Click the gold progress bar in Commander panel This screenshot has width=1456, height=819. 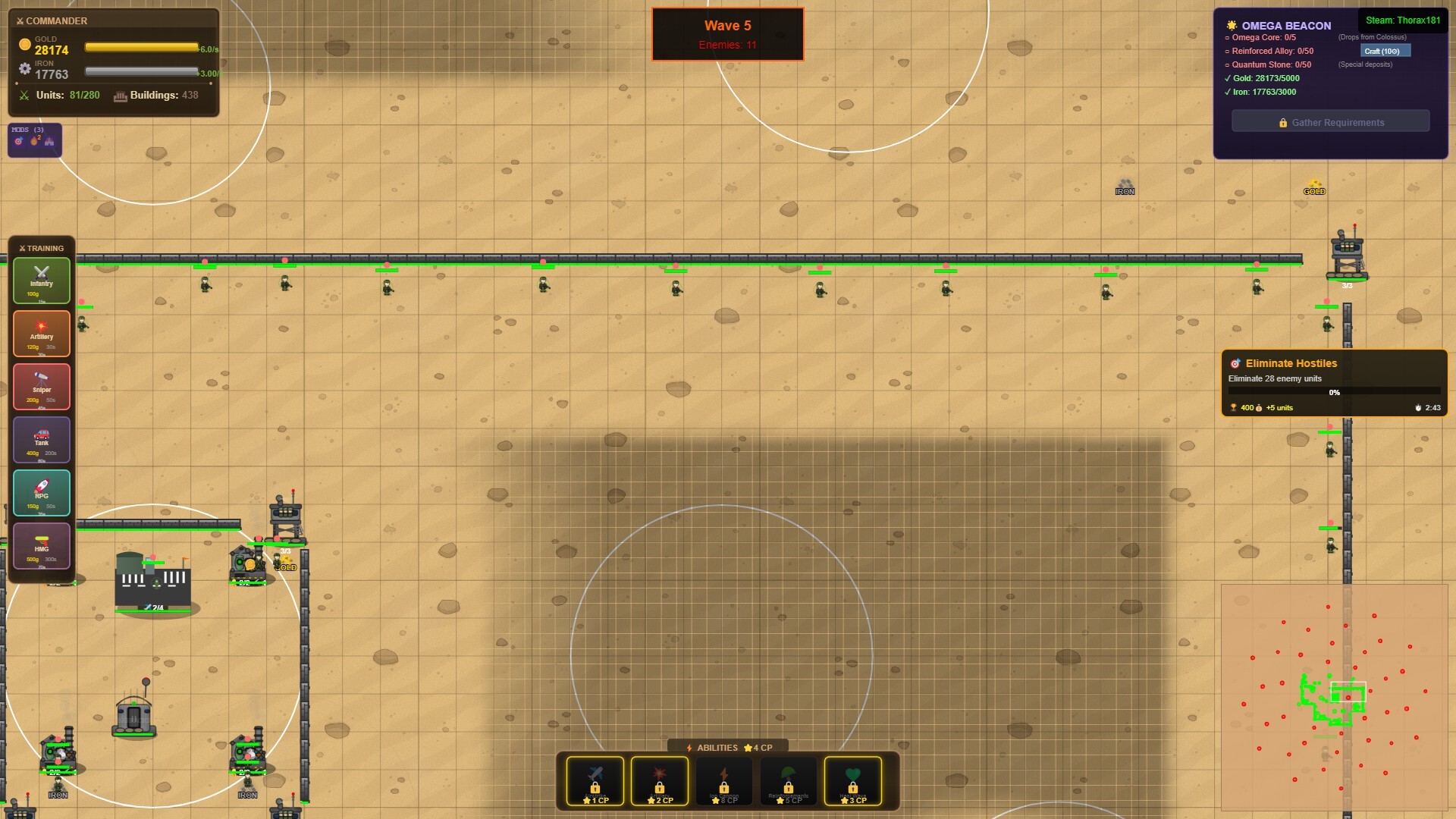[x=140, y=49]
